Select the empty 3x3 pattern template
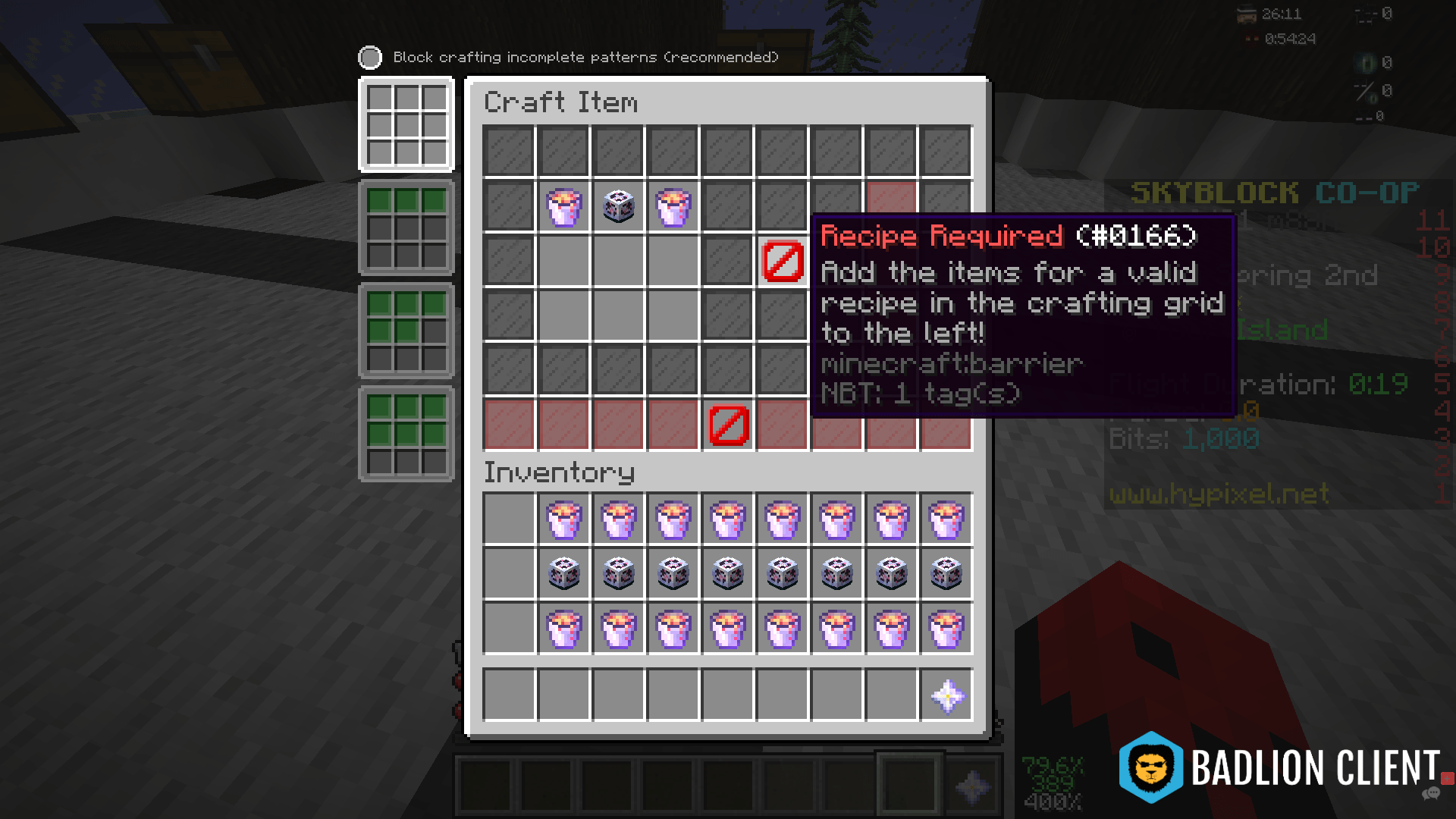 [x=407, y=125]
